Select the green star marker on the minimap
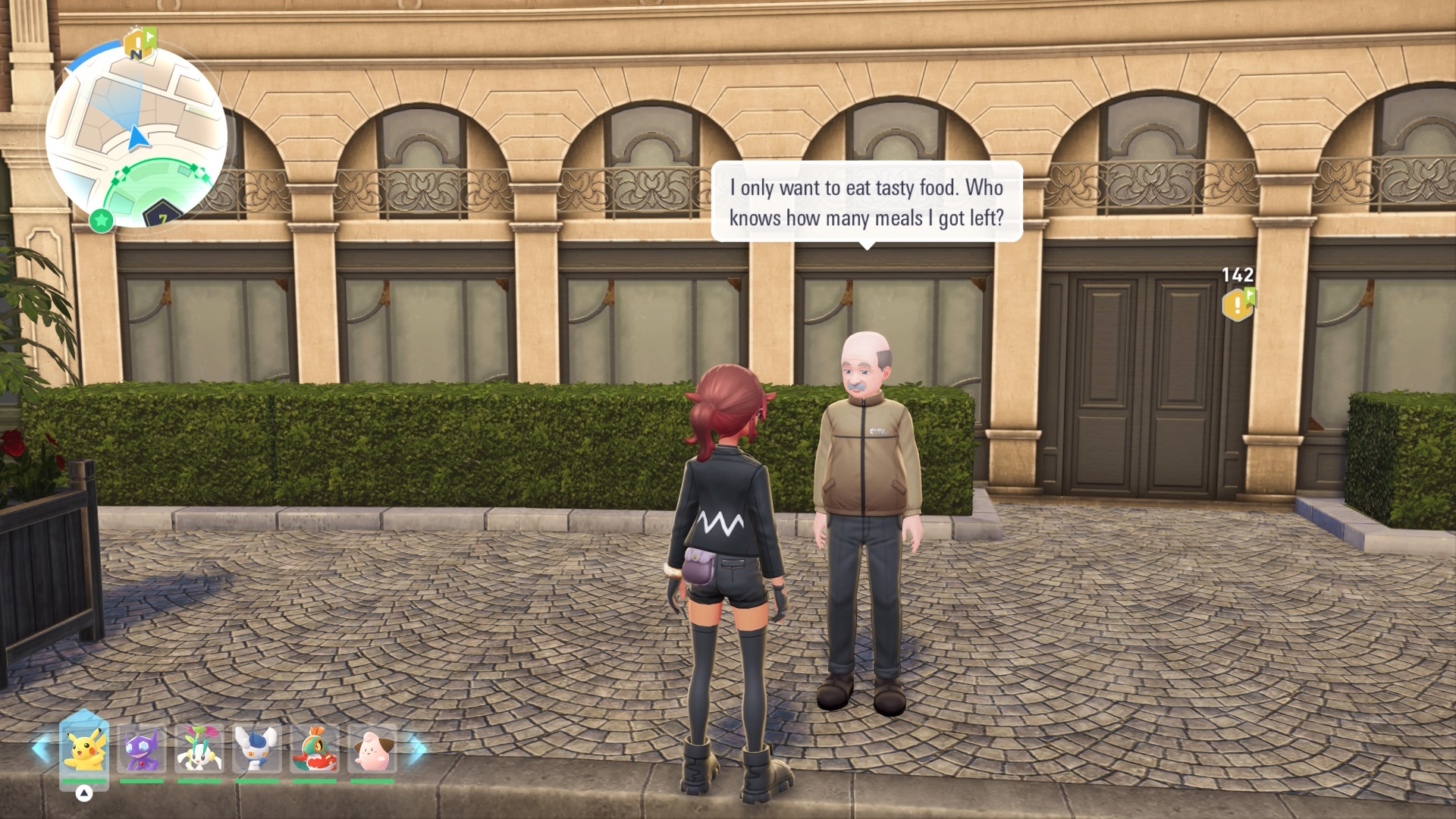Image resolution: width=1456 pixels, height=819 pixels. click(x=102, y=221)
